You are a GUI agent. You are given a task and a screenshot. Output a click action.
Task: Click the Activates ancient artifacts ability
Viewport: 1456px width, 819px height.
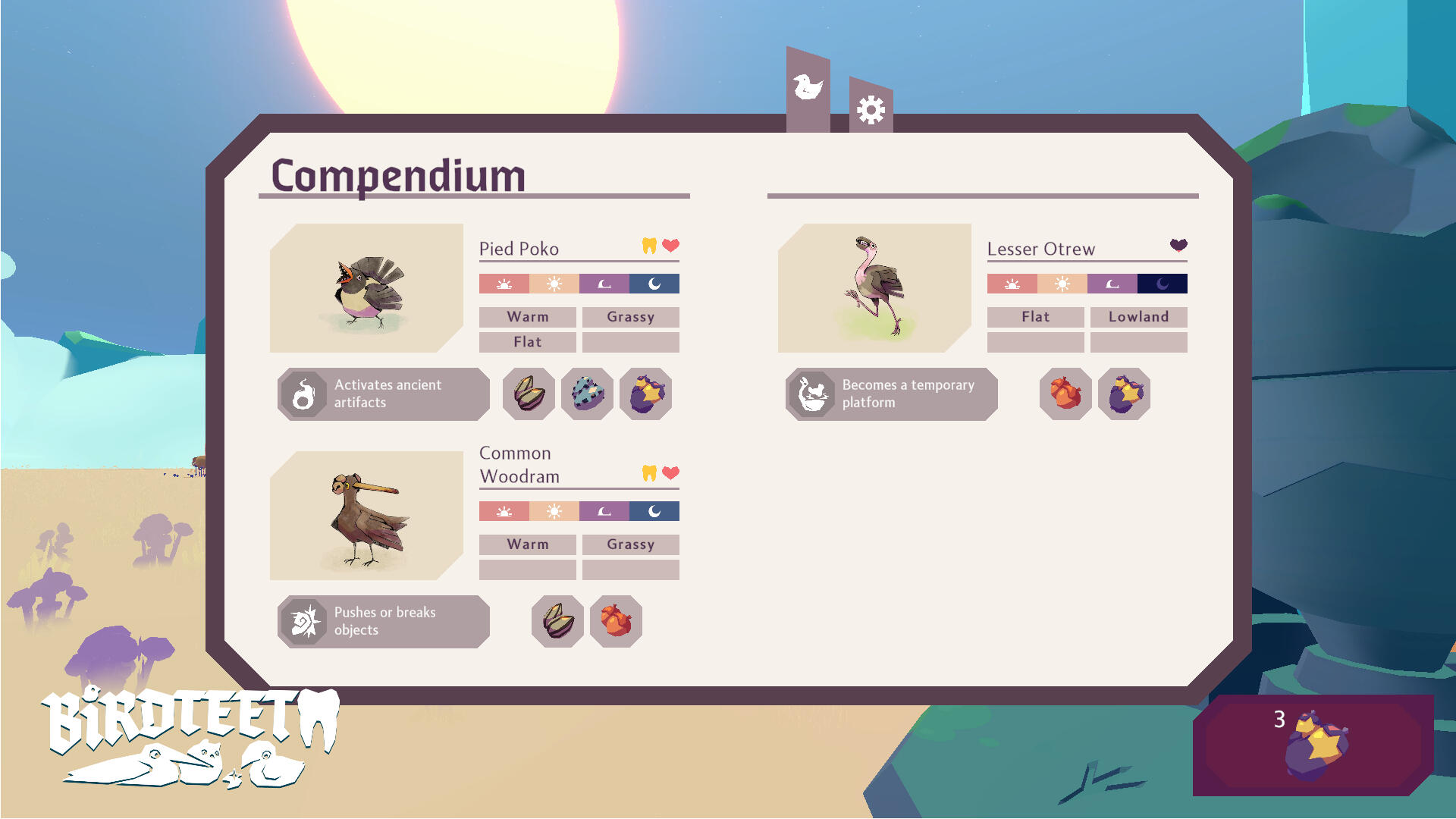coord(384,394)
